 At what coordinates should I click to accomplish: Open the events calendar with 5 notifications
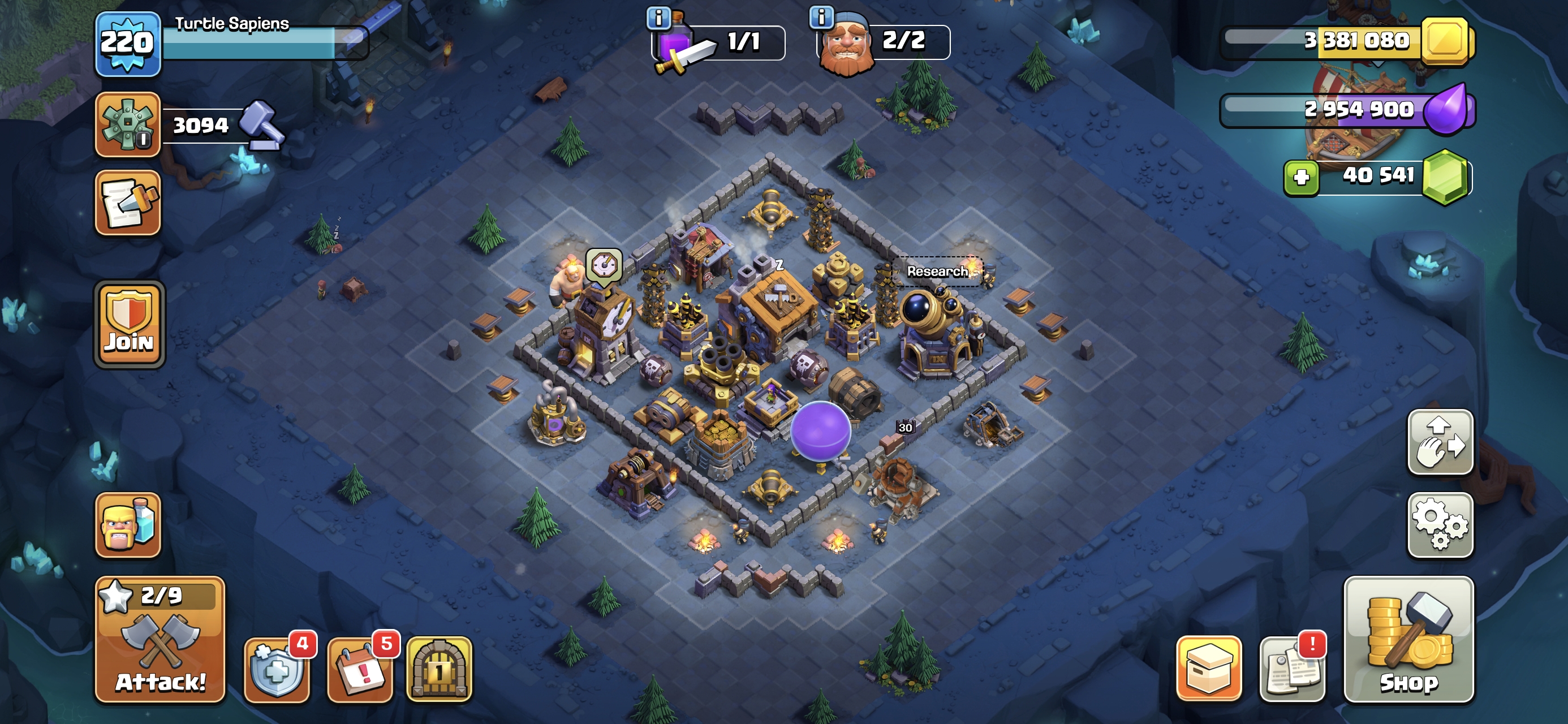(x=360, y=670)
